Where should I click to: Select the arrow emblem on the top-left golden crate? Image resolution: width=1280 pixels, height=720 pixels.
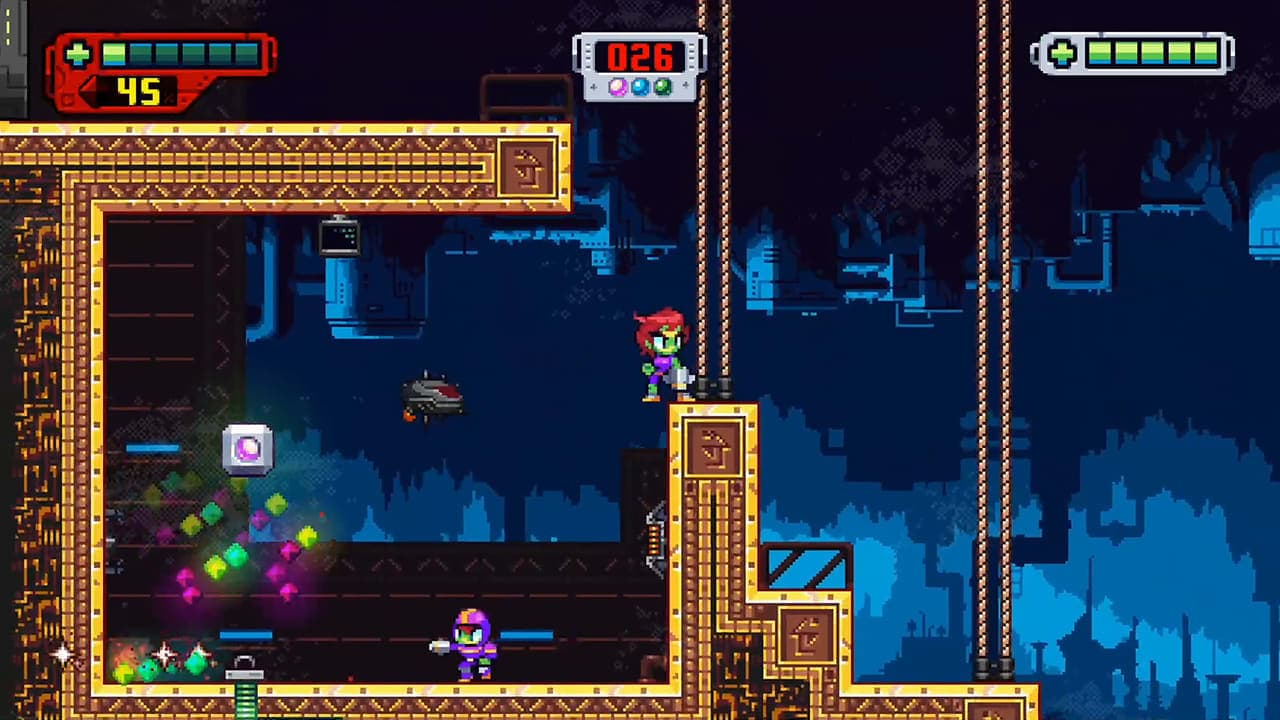pos(527,167)
